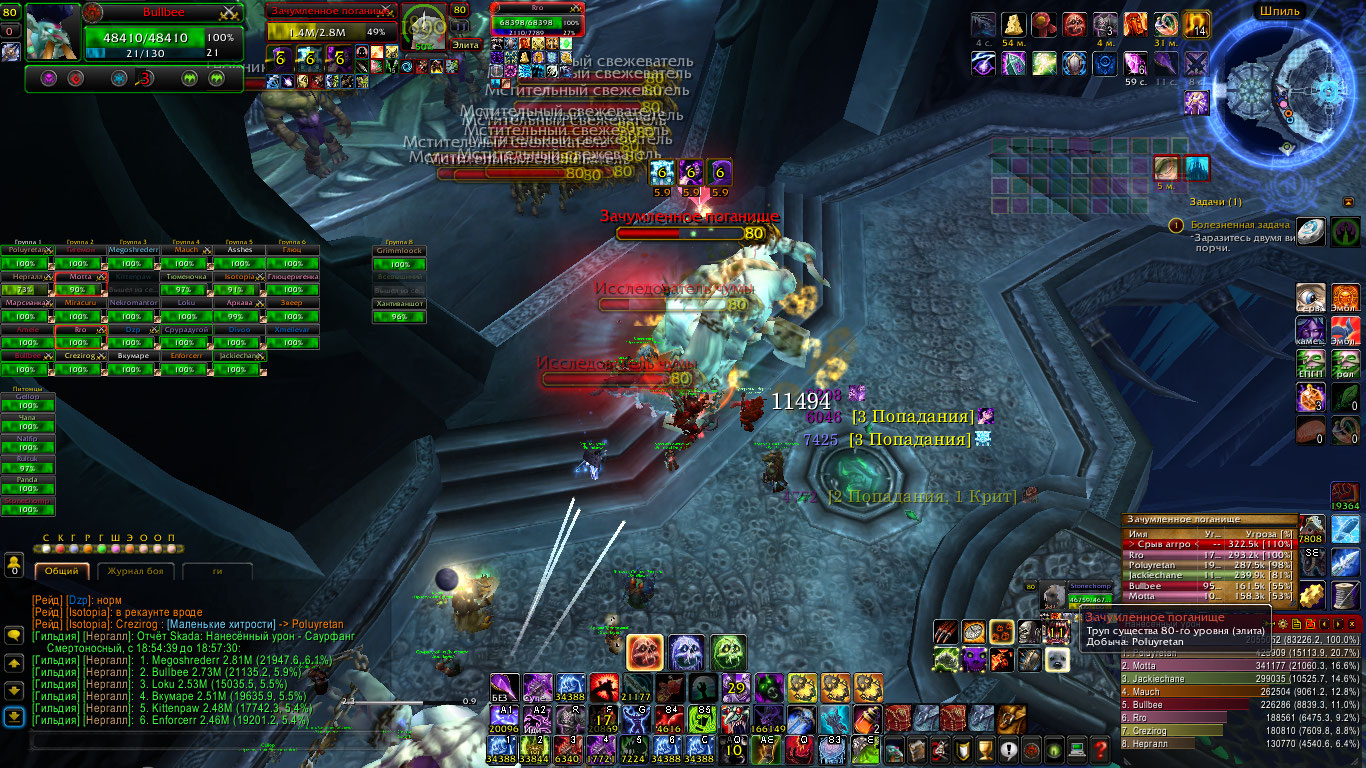Viewport: 1366px width, 768px height.
Task: Select the Общий chat tab
Action: [63, 571]
